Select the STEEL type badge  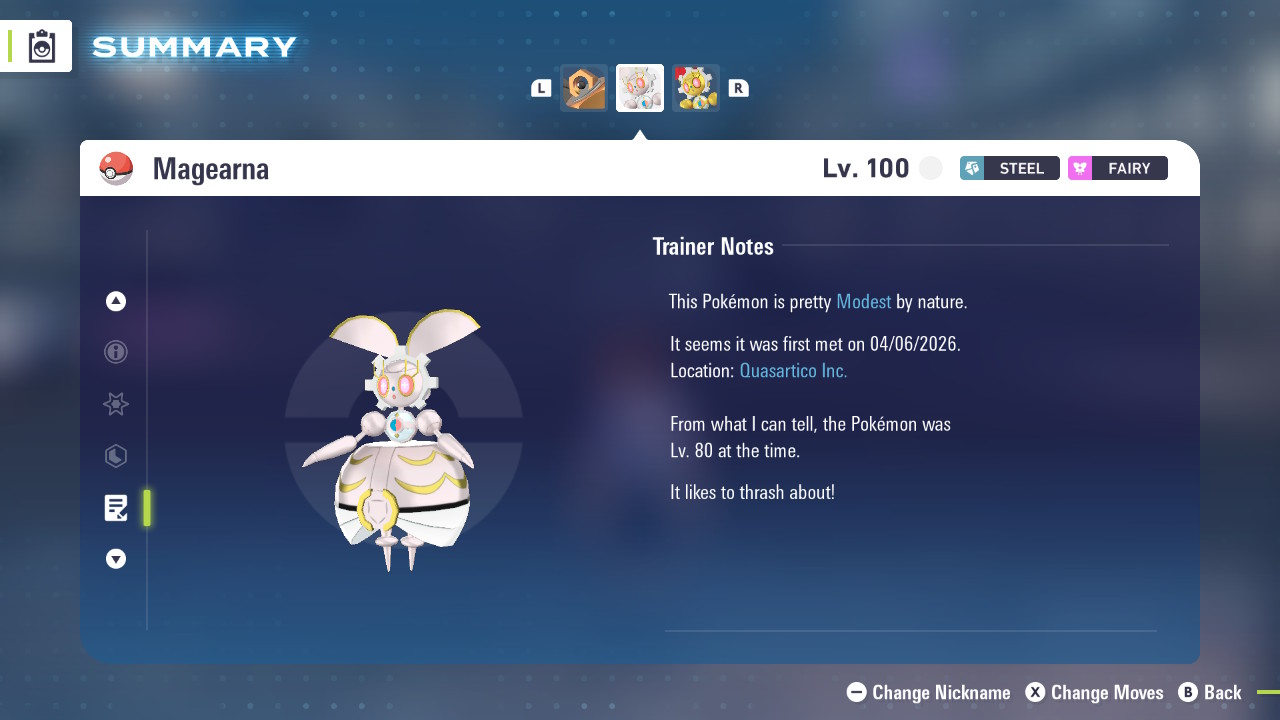(x=1009, y=168)
